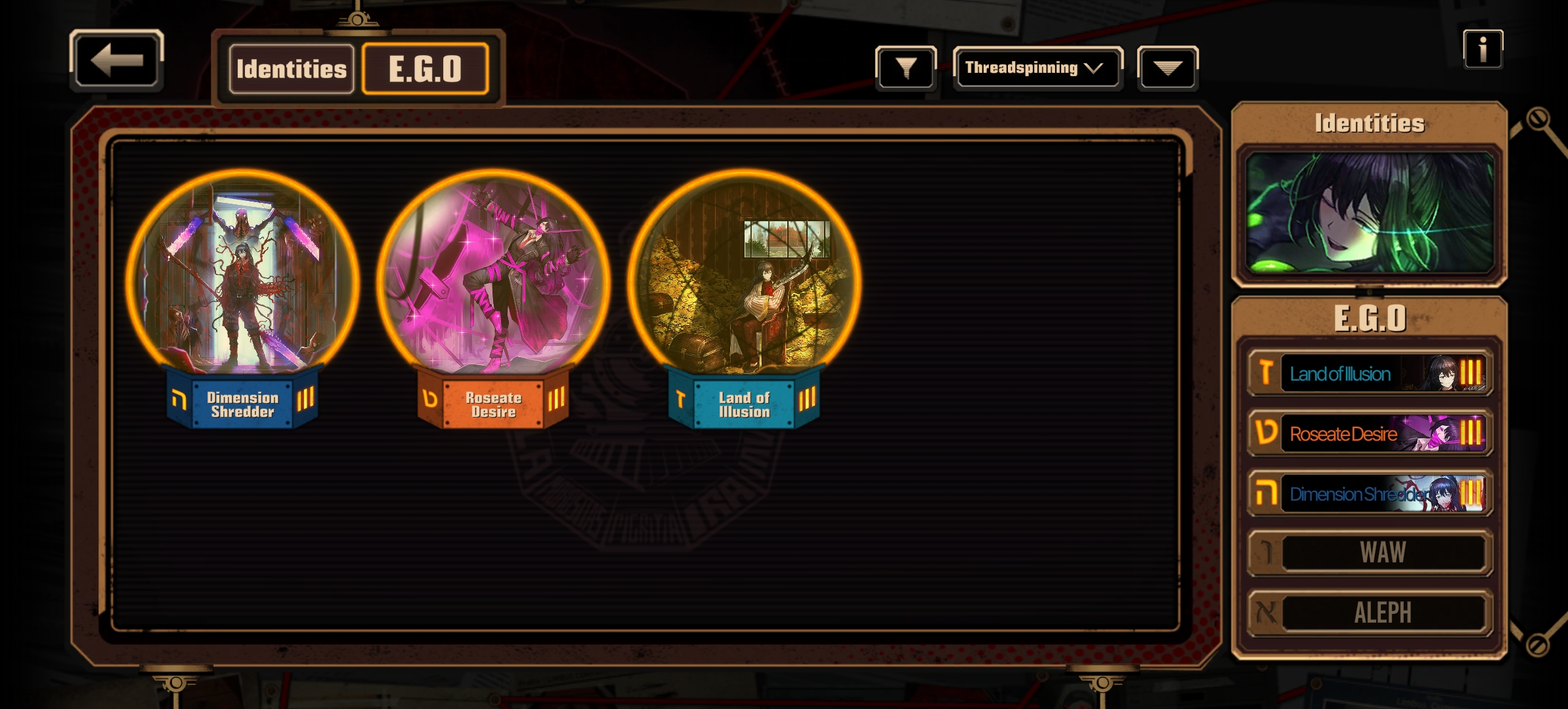Open the empty WAW E.G.O slot
The width and height of the screenshot is (1568, 709).
tap(1370, 553)
